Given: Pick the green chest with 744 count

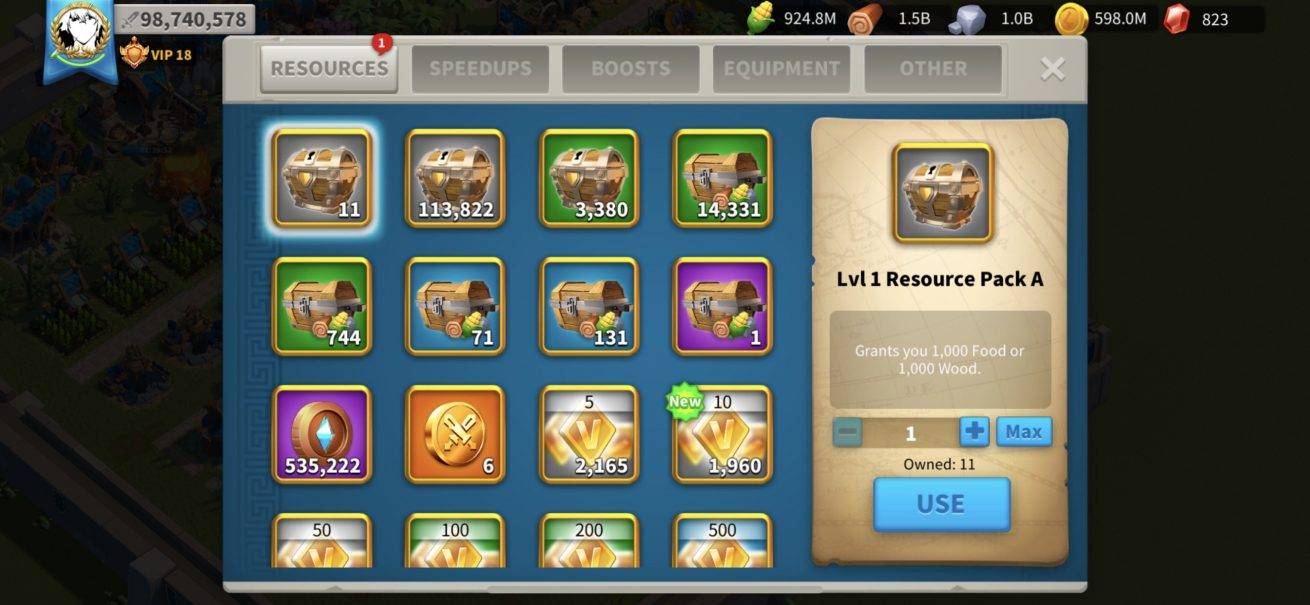Looking at the screenshot, I should [x=321, y=306].
